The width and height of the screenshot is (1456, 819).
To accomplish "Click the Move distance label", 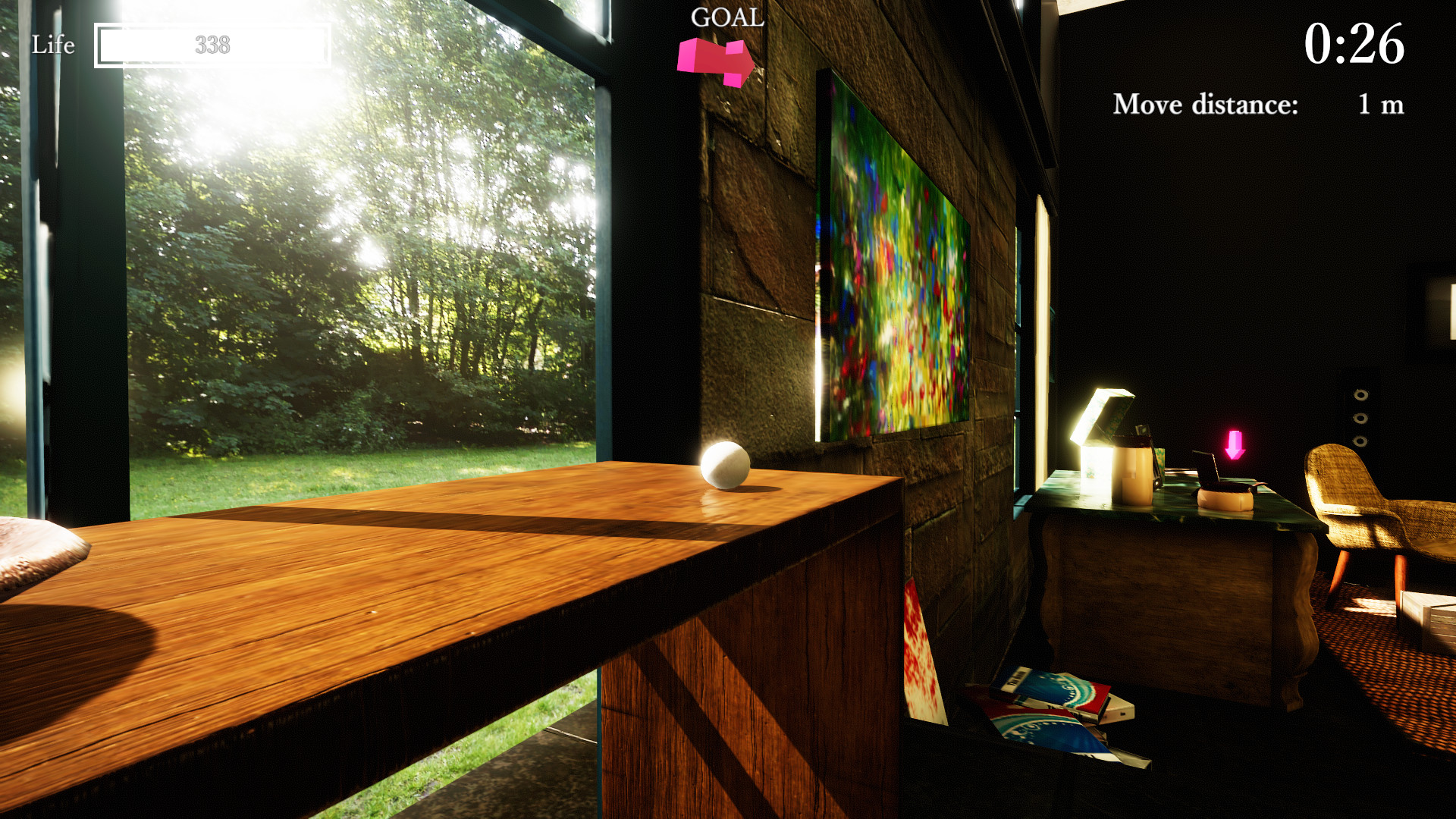I will 1206,105.
